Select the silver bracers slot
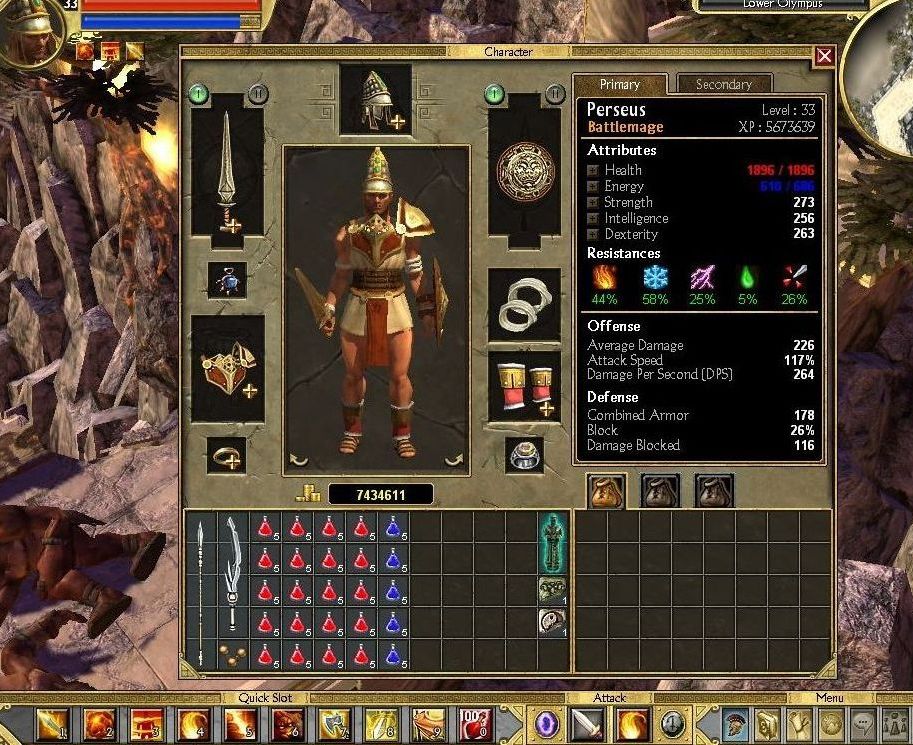Viewport: 913px width, 745px height. [x=524, y=304]
